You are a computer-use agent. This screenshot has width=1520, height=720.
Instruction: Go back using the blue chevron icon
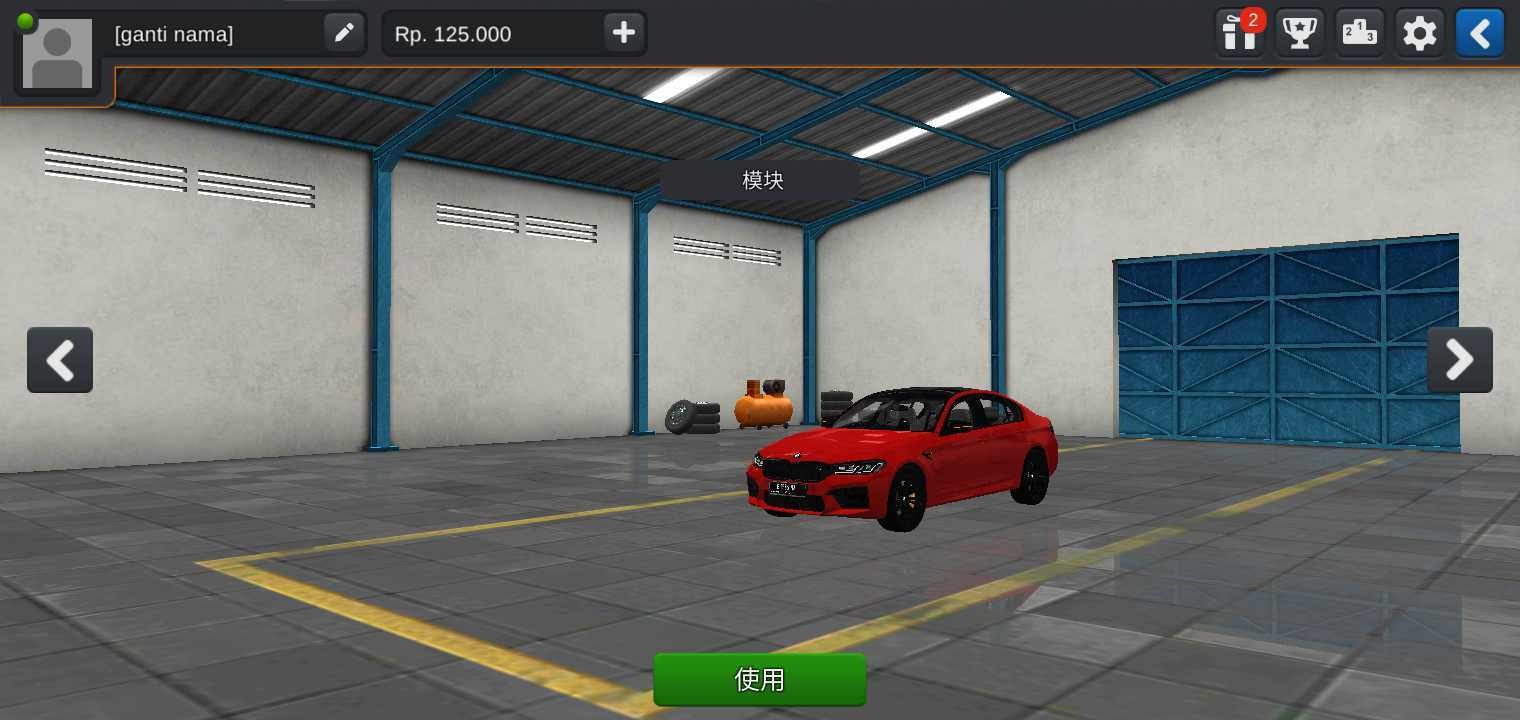coord(1479,32)
